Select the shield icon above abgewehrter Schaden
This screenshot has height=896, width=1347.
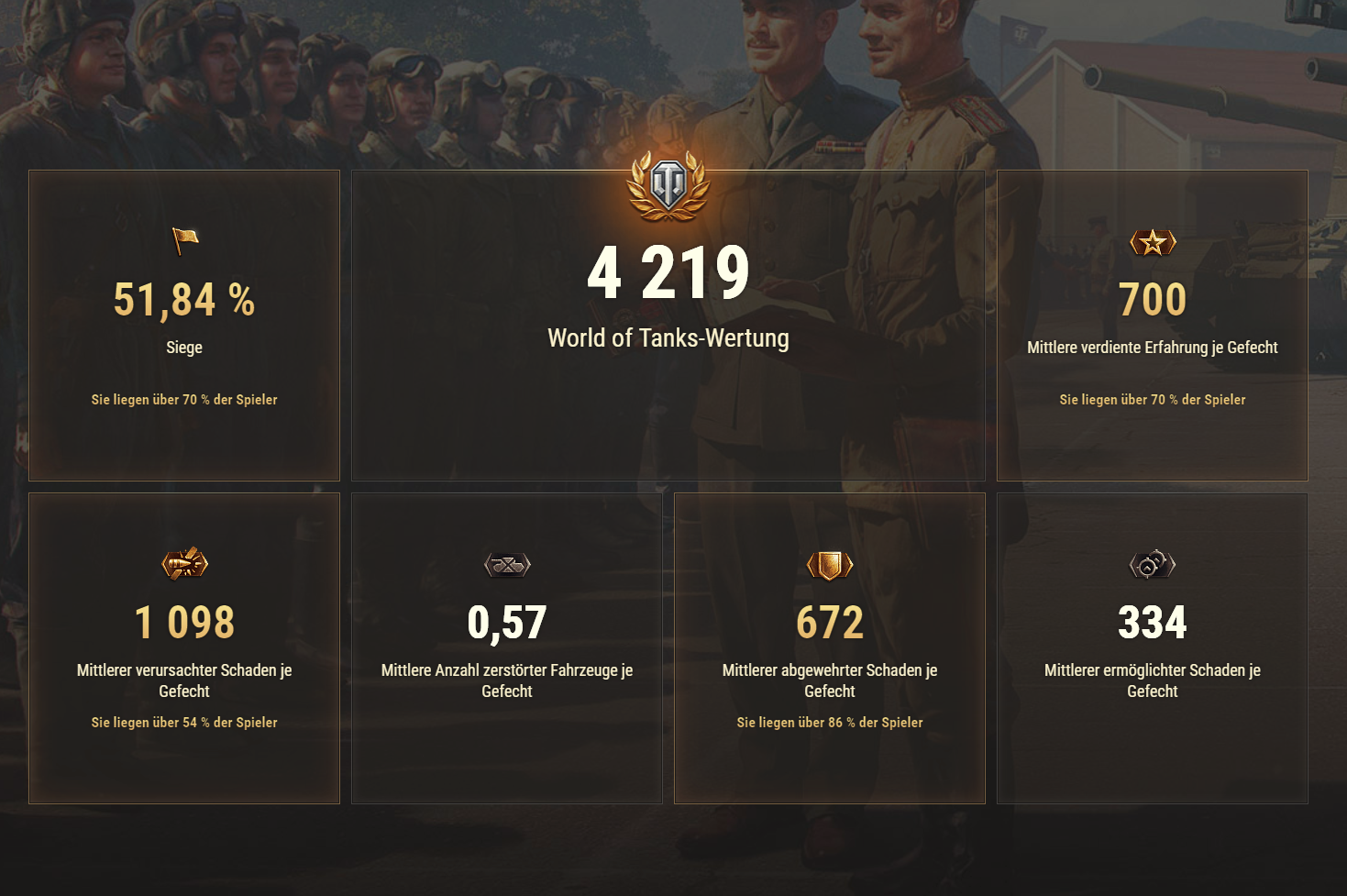829,564
